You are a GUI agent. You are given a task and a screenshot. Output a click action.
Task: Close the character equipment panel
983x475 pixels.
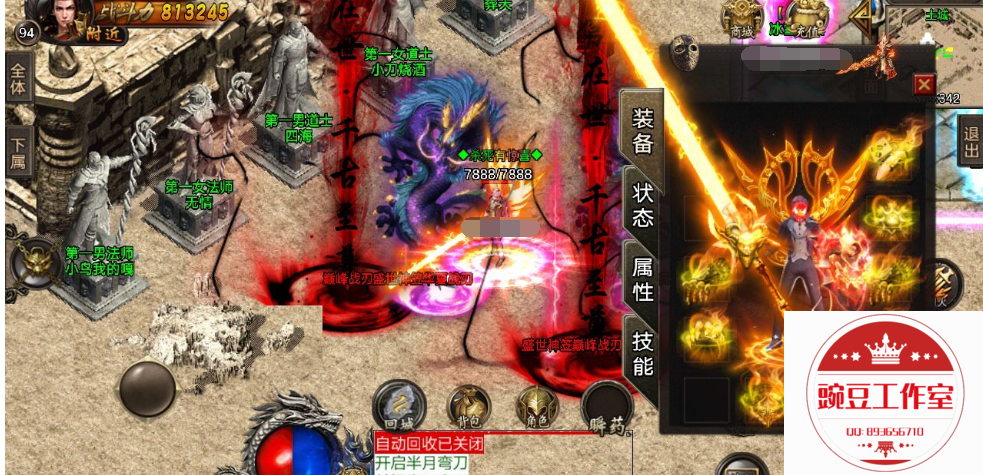(924, 84)
